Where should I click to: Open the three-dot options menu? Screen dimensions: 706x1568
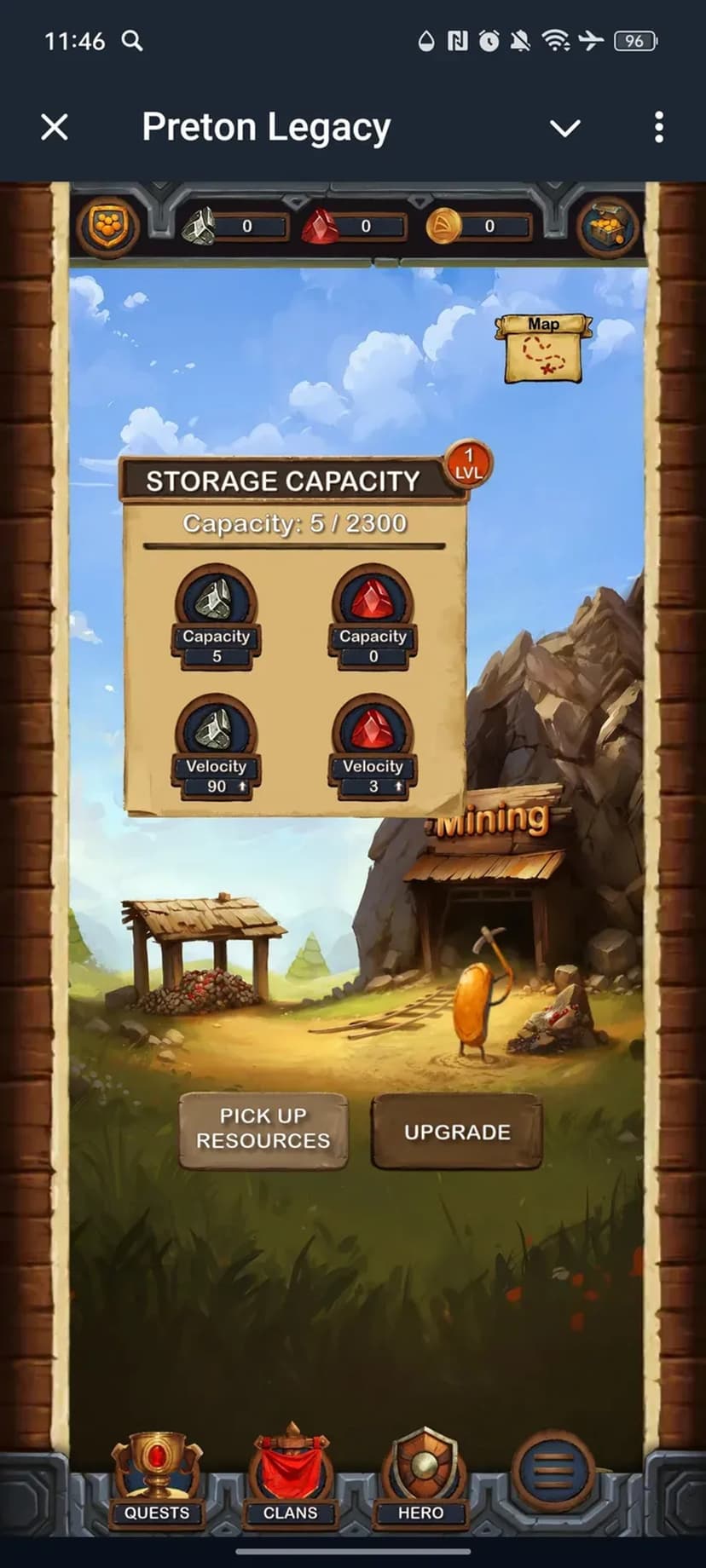pyautogui.click(x=659, y=128)
